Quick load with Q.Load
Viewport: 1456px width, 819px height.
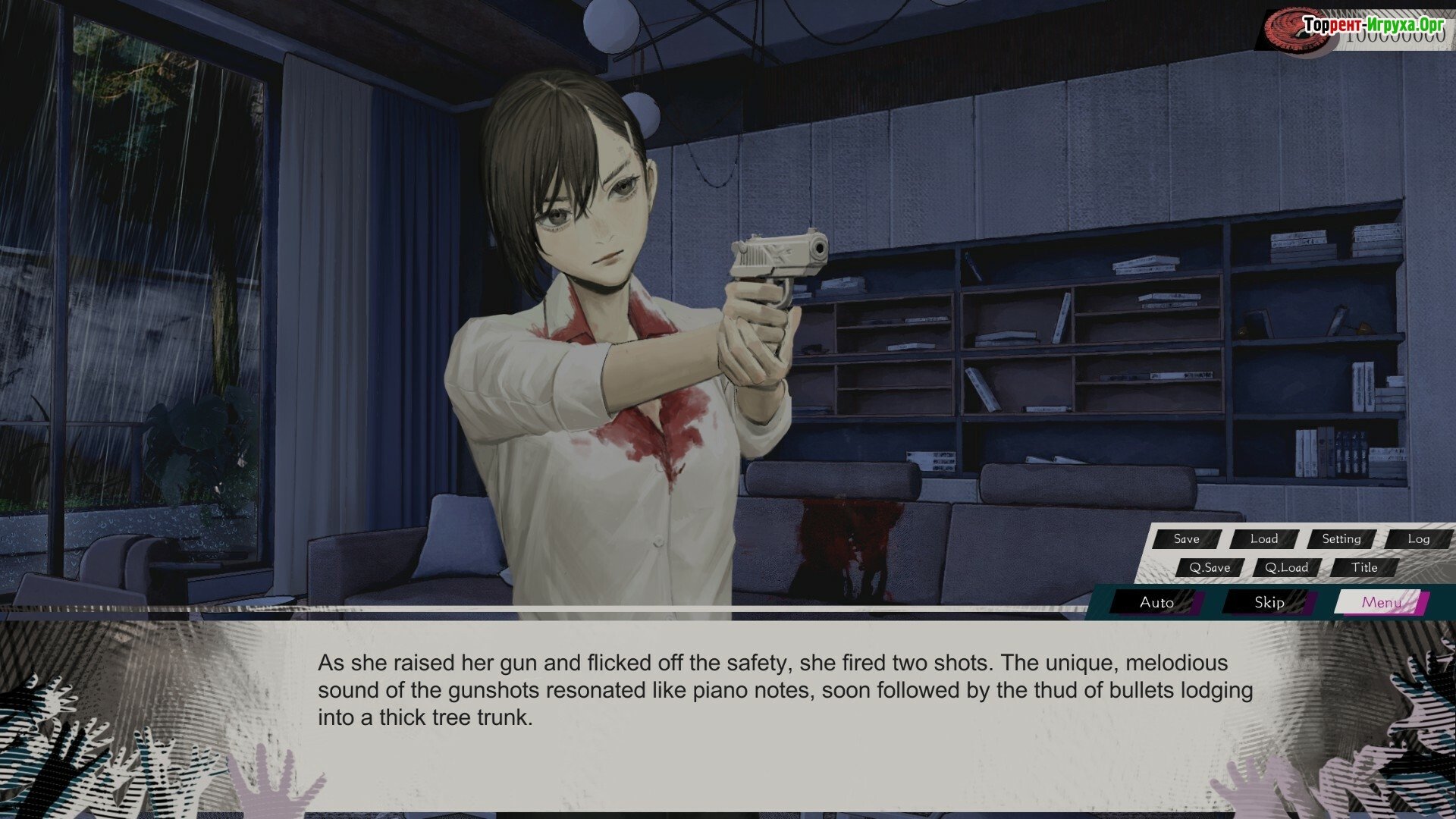pyautogui.click(x=1287, y=568)
